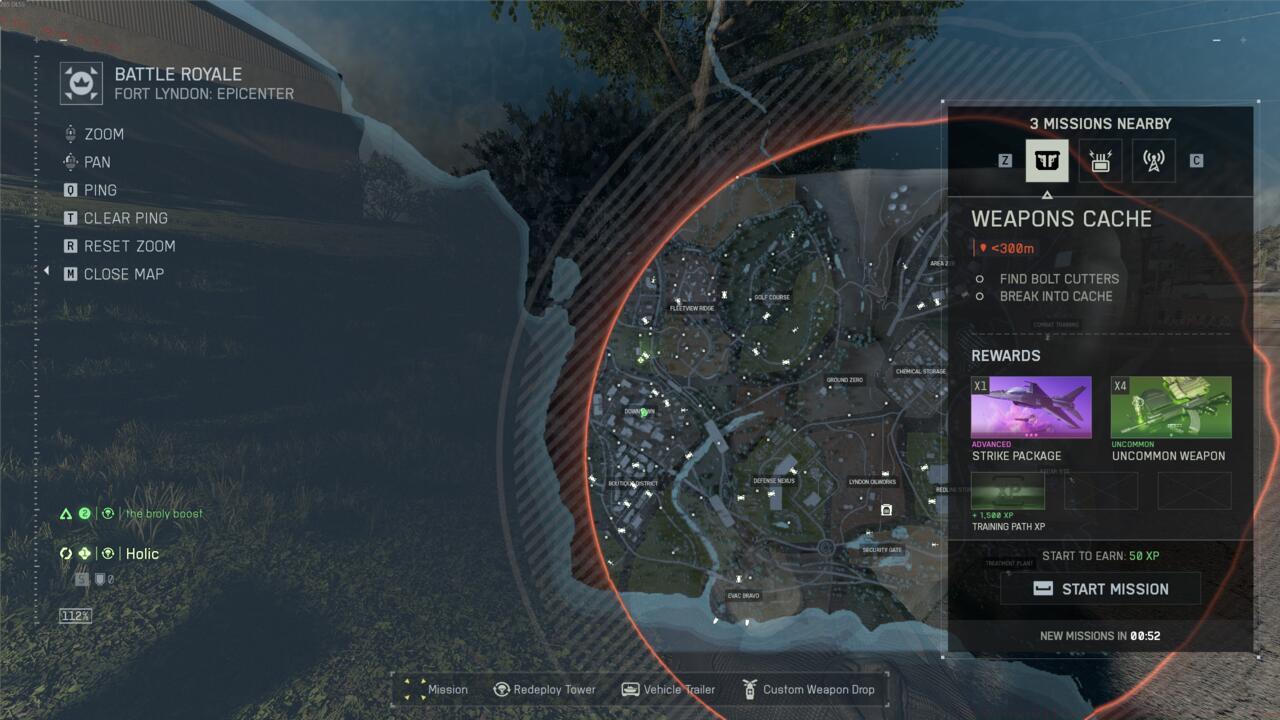
Task: Click the 112% boost progress indicator
Action: click(x=78, y=616)
